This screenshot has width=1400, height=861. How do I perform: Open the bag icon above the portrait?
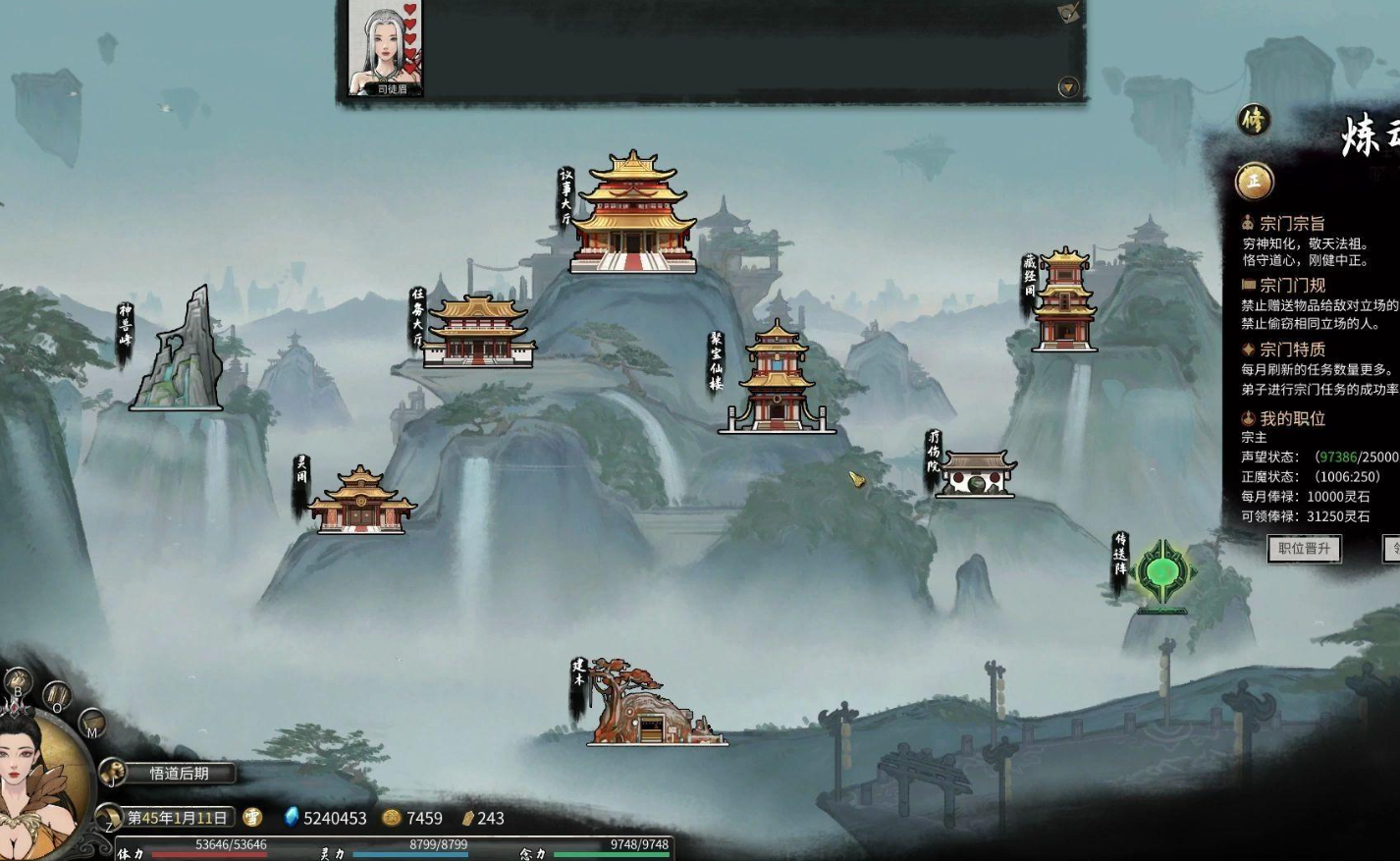tap(18, 681)
